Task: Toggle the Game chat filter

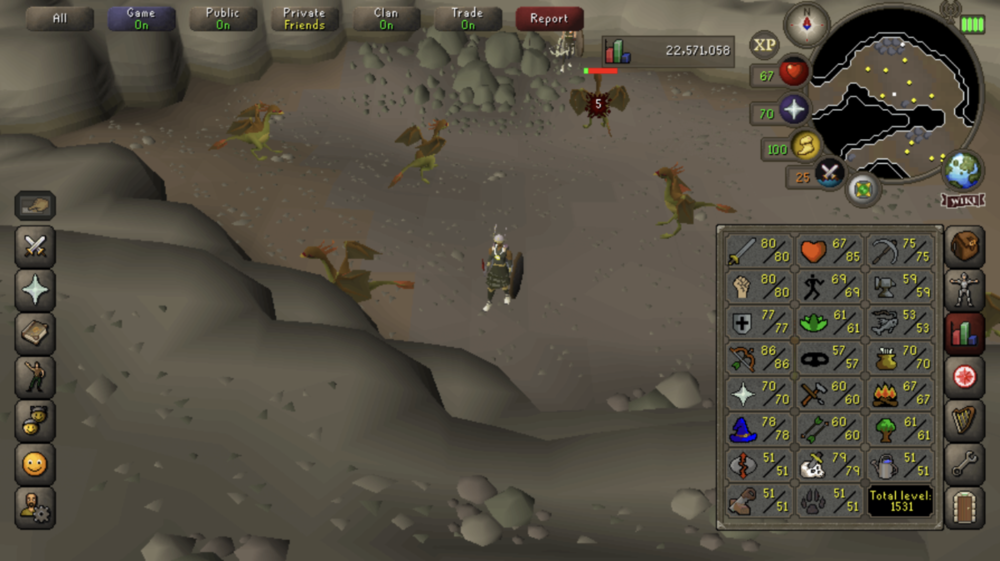Action: pyautogui.click(x=141, y=19)
